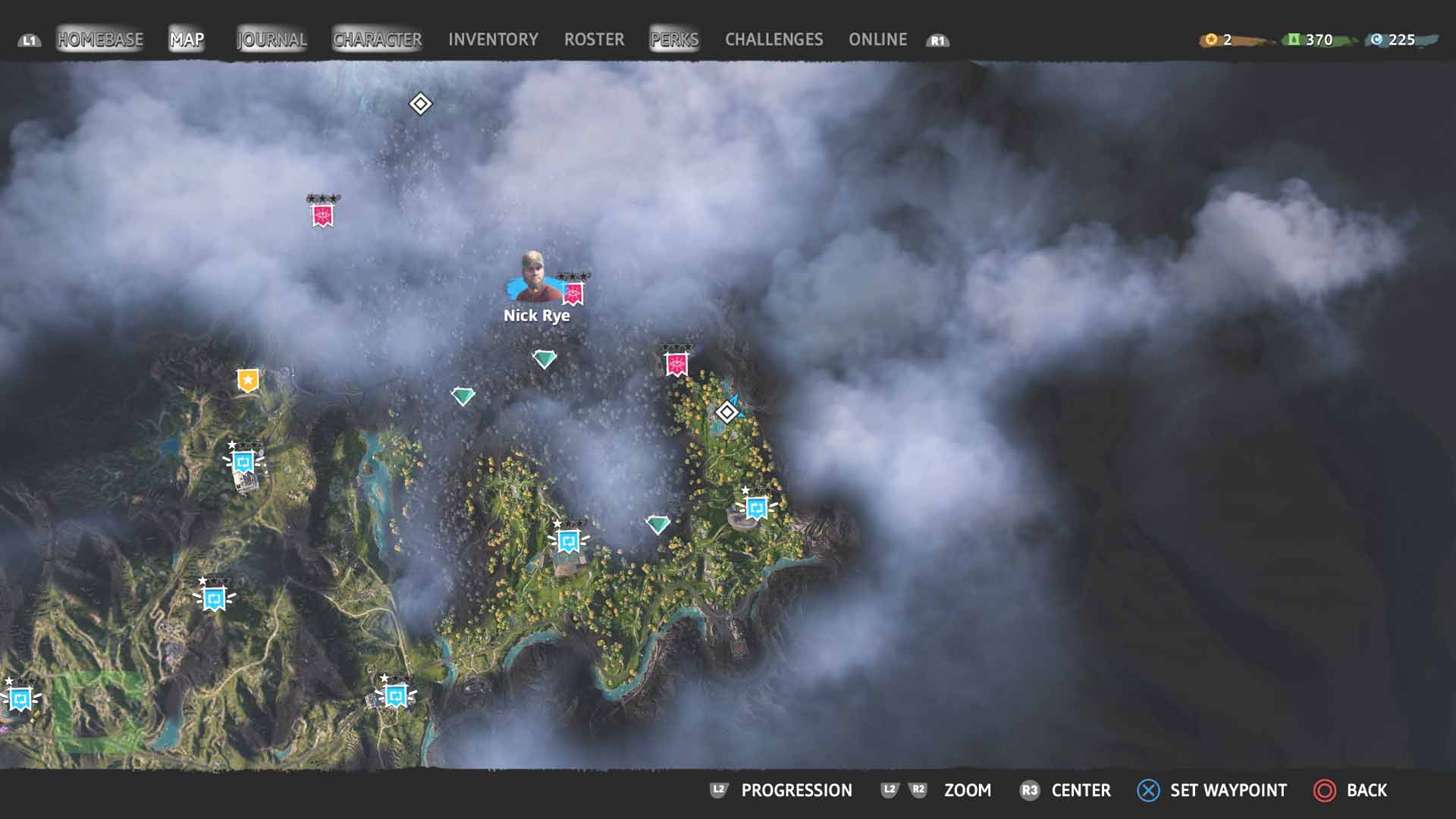
Task: Open the Challenges tab
Action: tap(773, 39)
